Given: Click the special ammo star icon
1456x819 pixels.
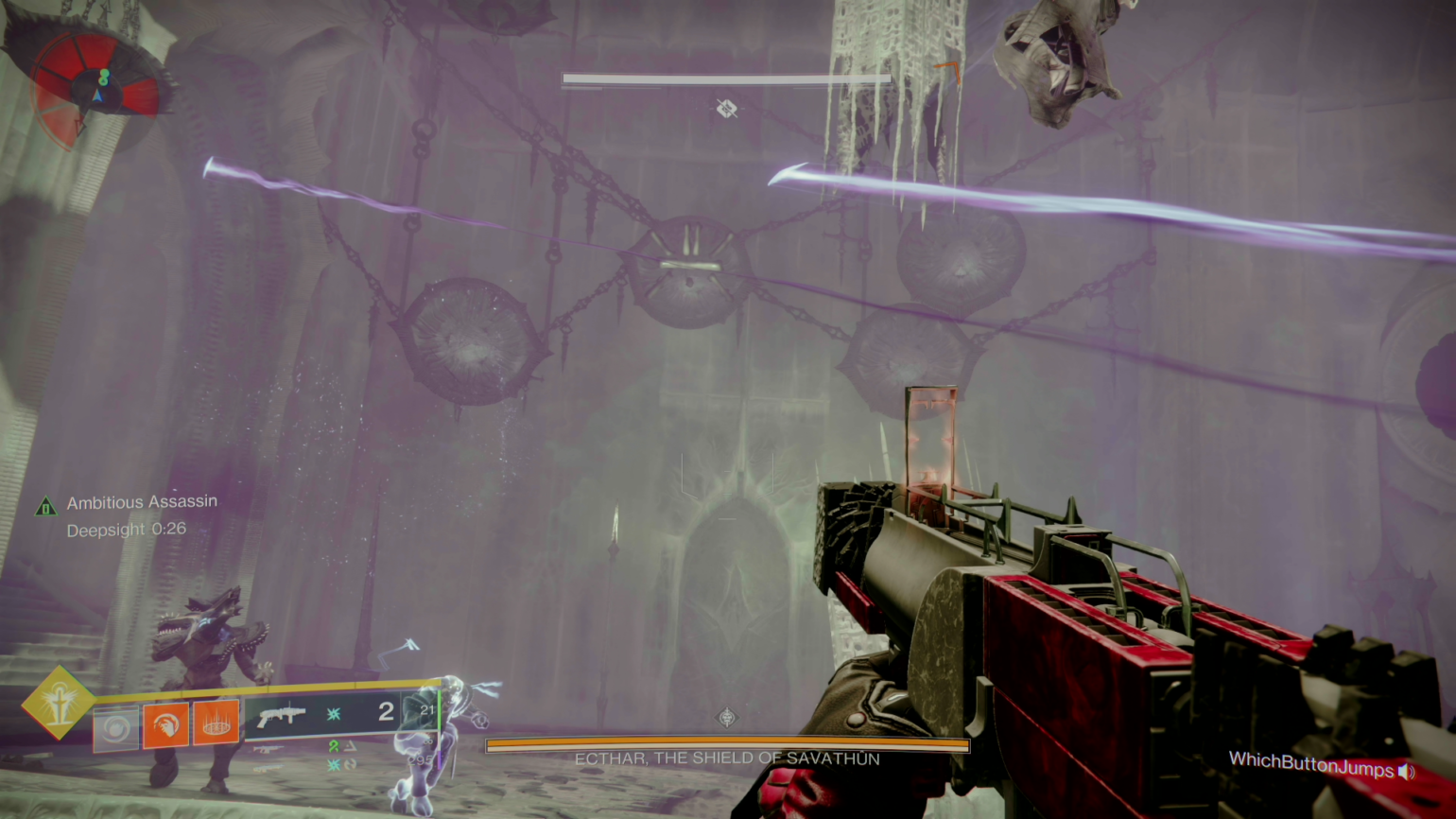Looking at the screenshot, I should coord(336,716).
